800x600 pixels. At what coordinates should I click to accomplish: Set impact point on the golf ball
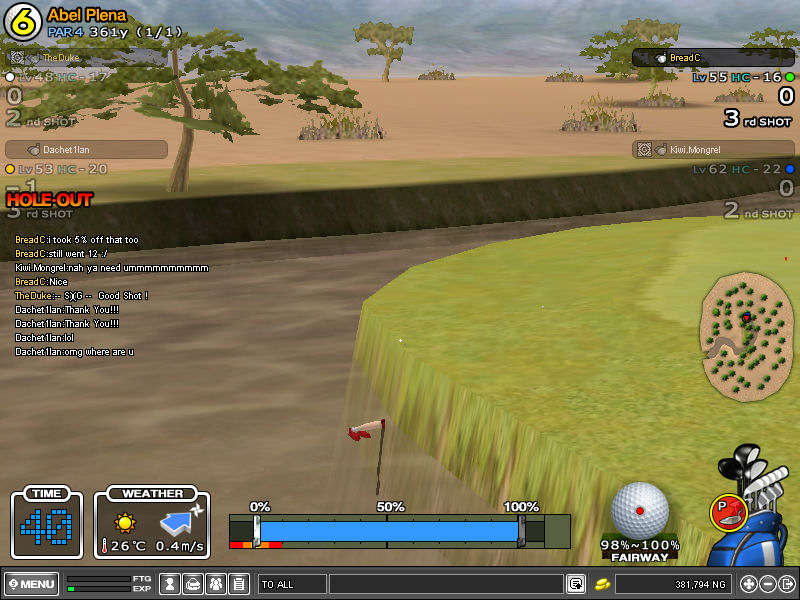[640, 510]
